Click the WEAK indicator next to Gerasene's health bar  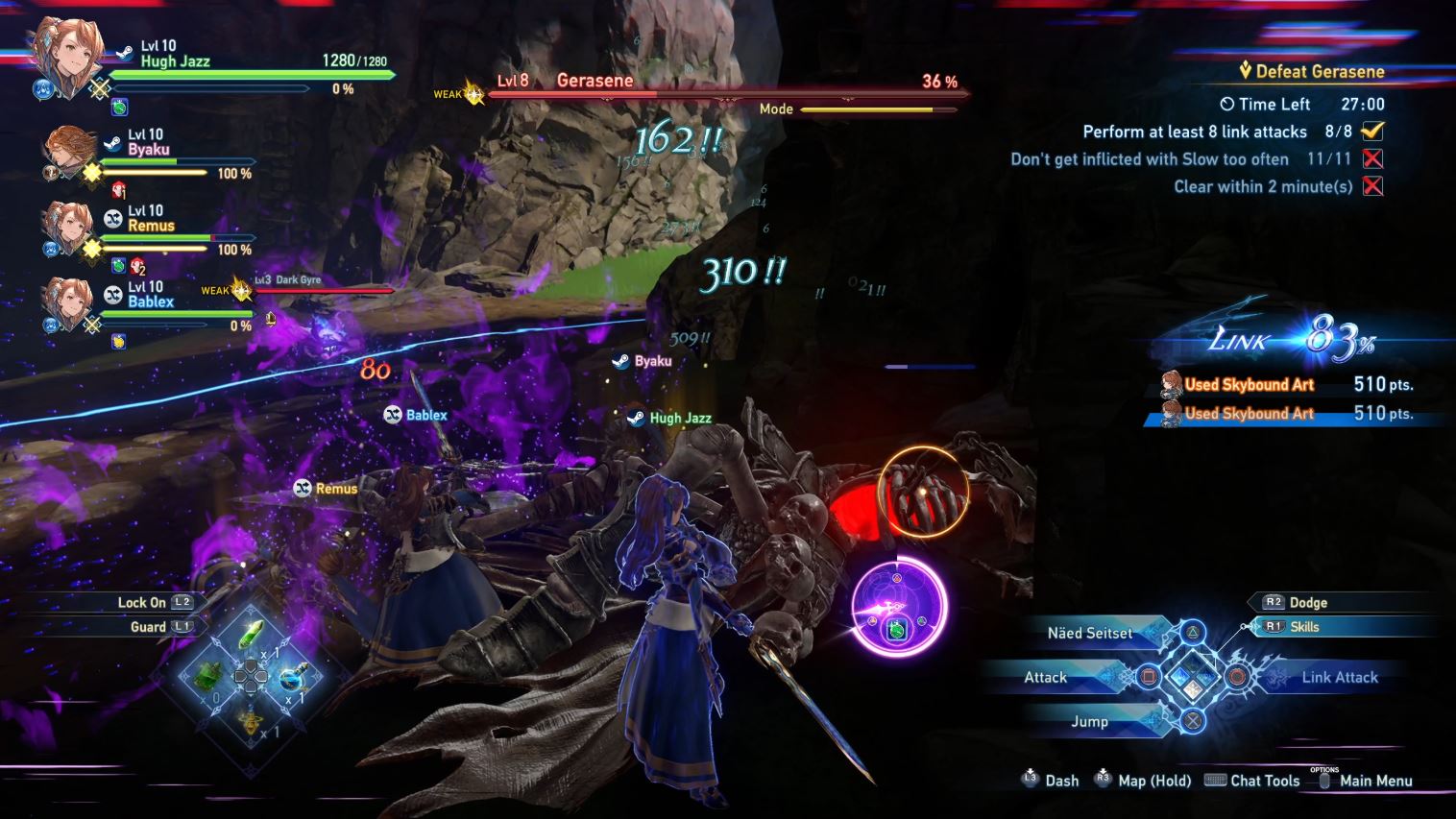(461, 93)
